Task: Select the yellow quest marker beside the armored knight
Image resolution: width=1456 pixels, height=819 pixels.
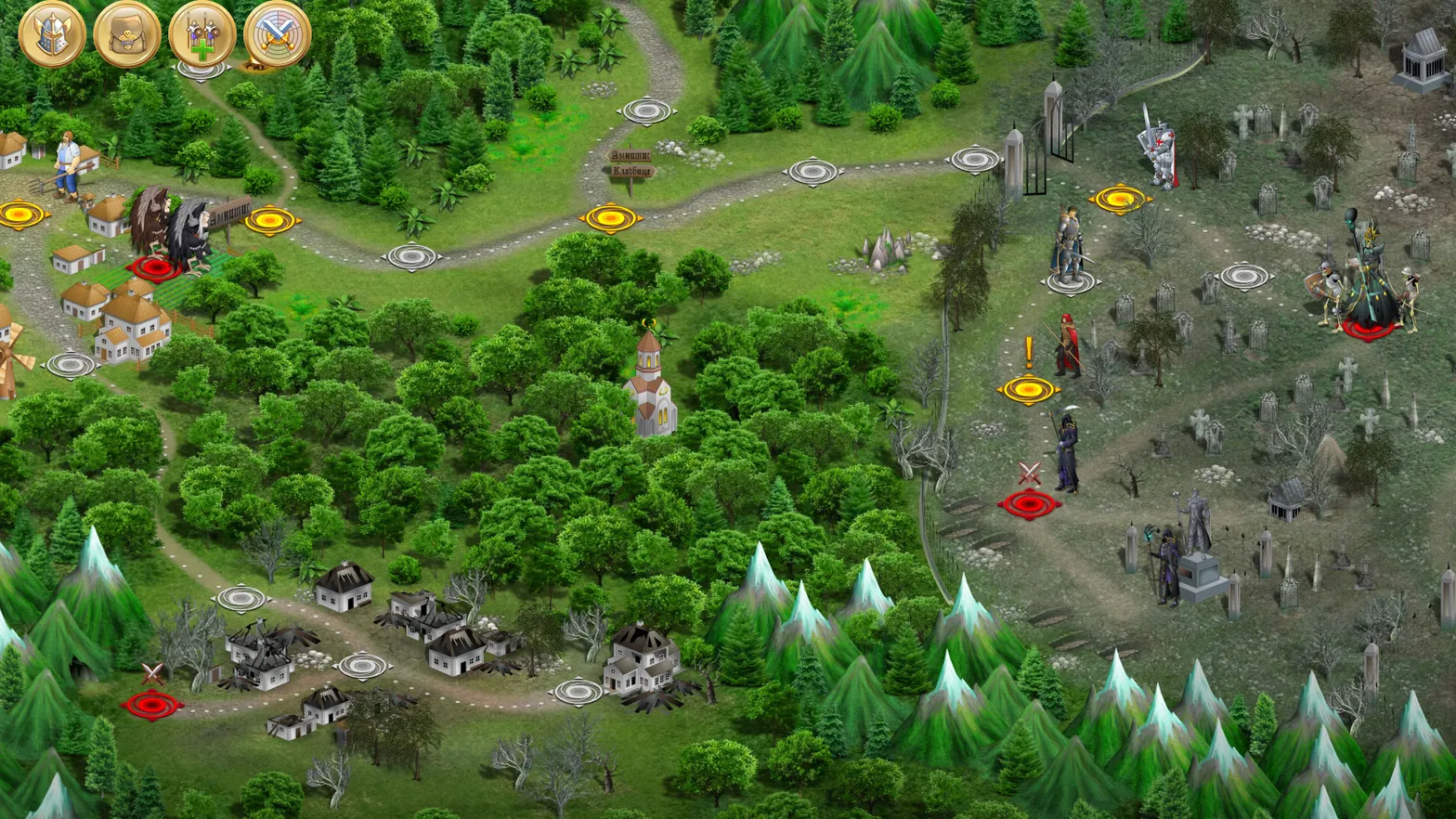Action: click(1120, 198)
